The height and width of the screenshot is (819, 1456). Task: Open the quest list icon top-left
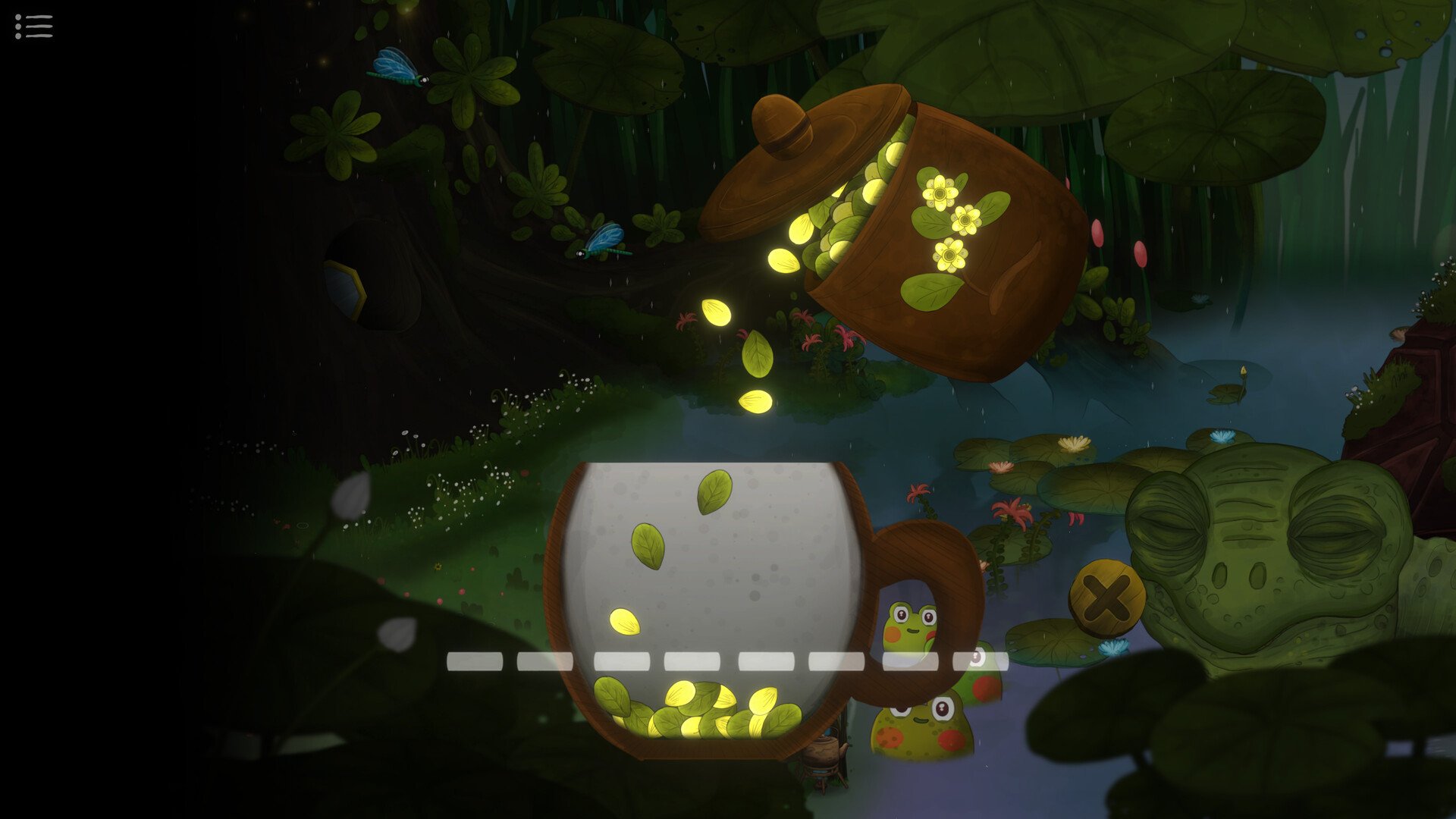33,27
